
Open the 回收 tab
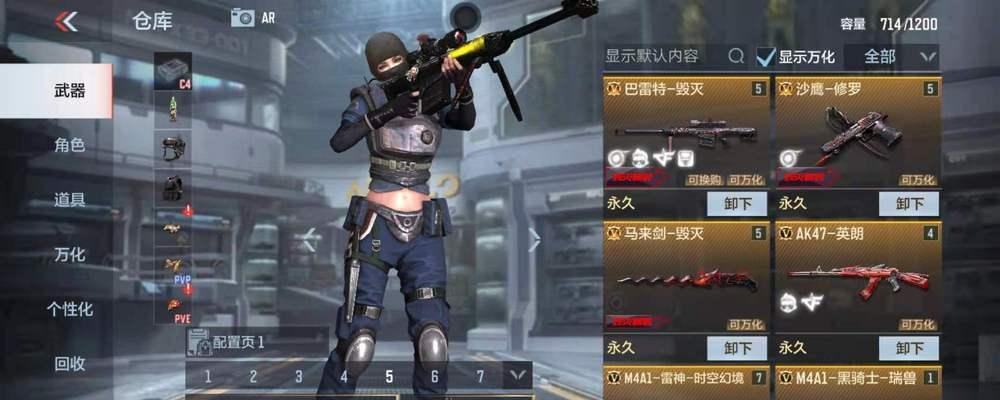(69, 363)
